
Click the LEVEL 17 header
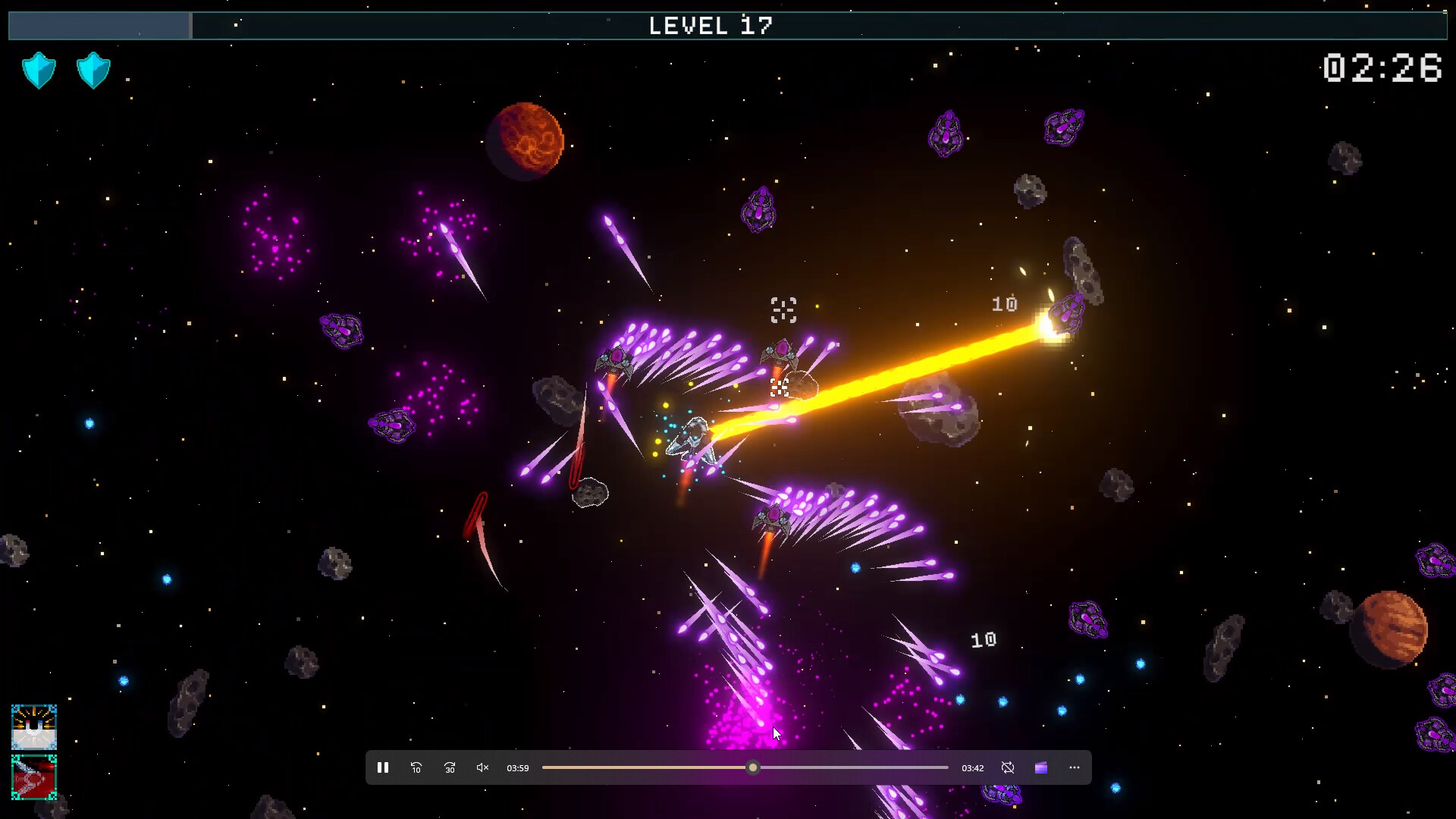click(x=711, y=25)
